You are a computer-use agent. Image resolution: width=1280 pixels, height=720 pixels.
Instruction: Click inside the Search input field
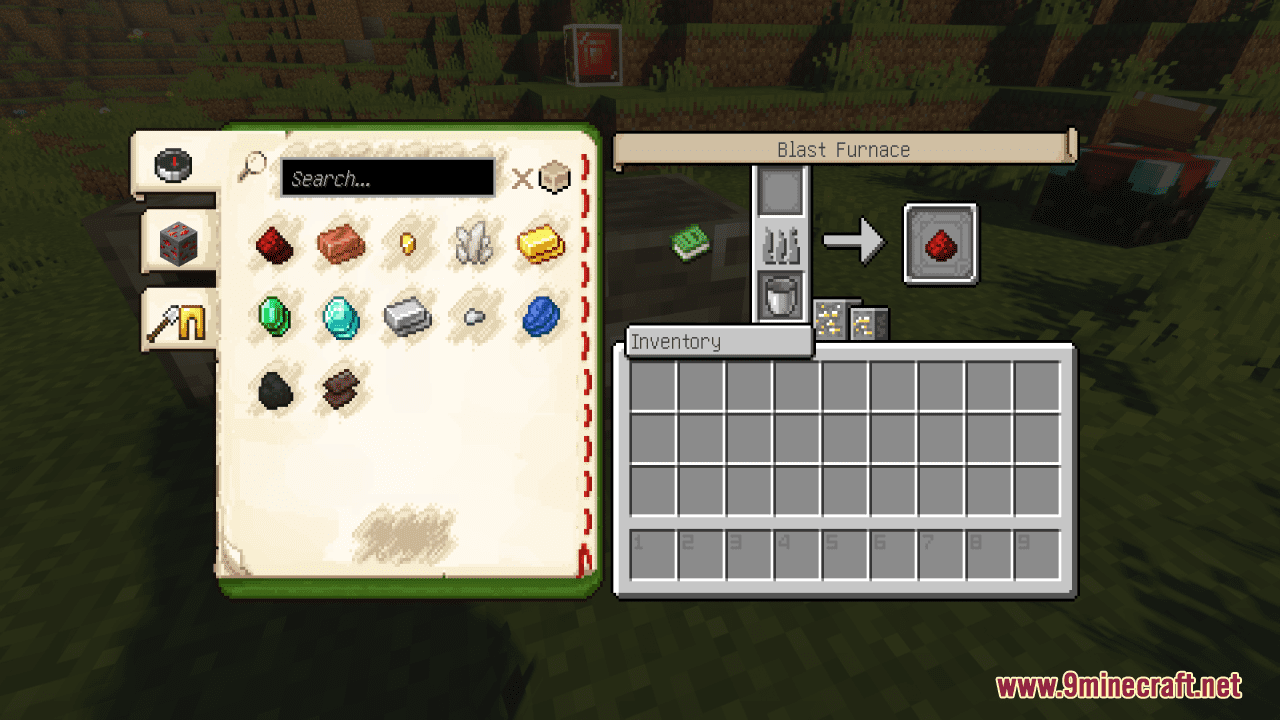(x=388, y=179)
